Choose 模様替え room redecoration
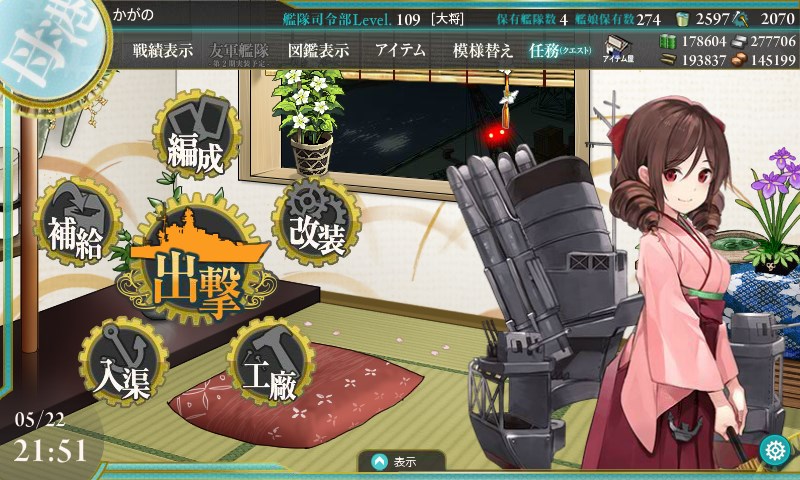Viewport: 800px width, 480px height. coord(483,49)
